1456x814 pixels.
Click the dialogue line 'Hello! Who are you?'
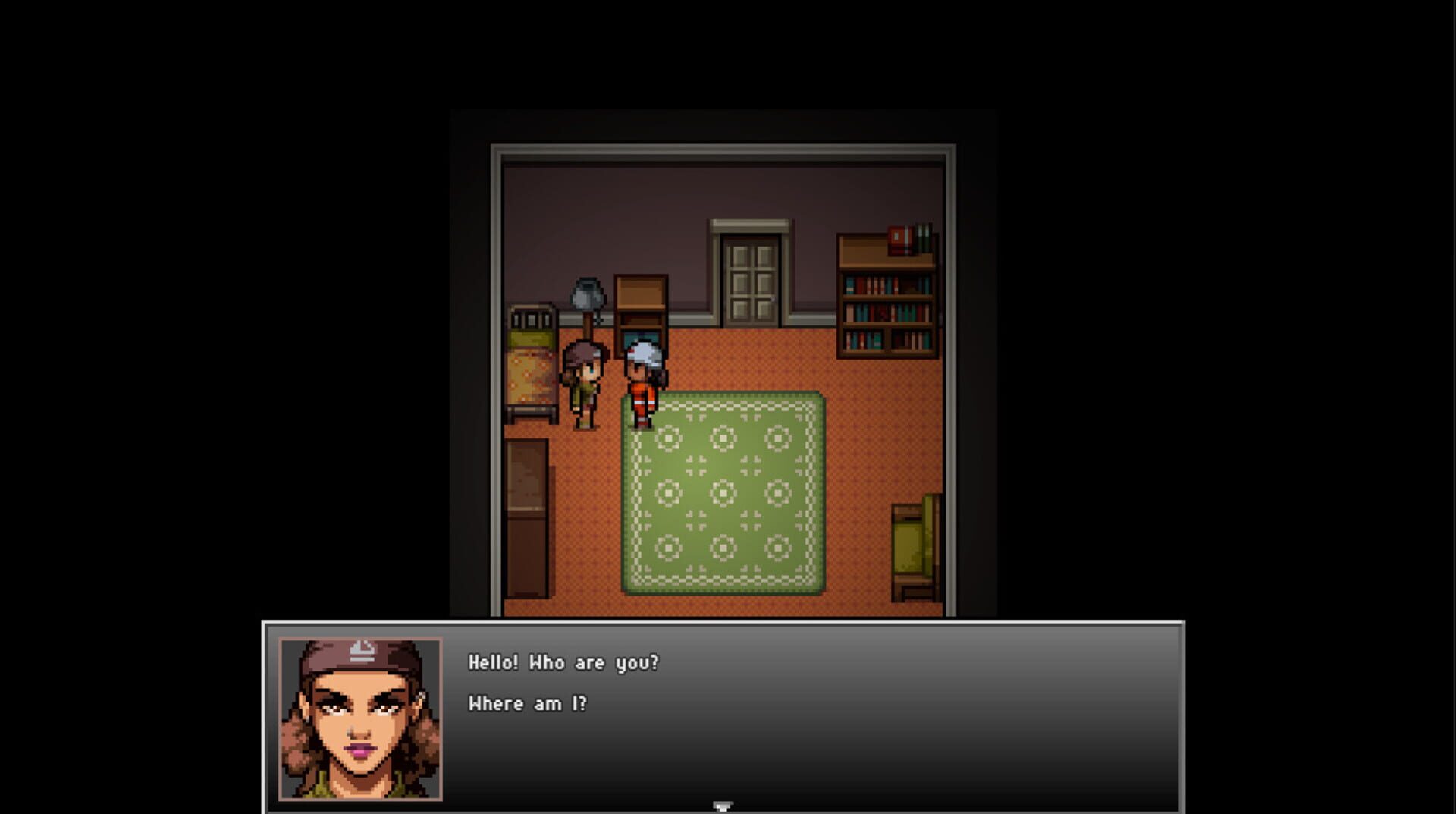[563, 663]
